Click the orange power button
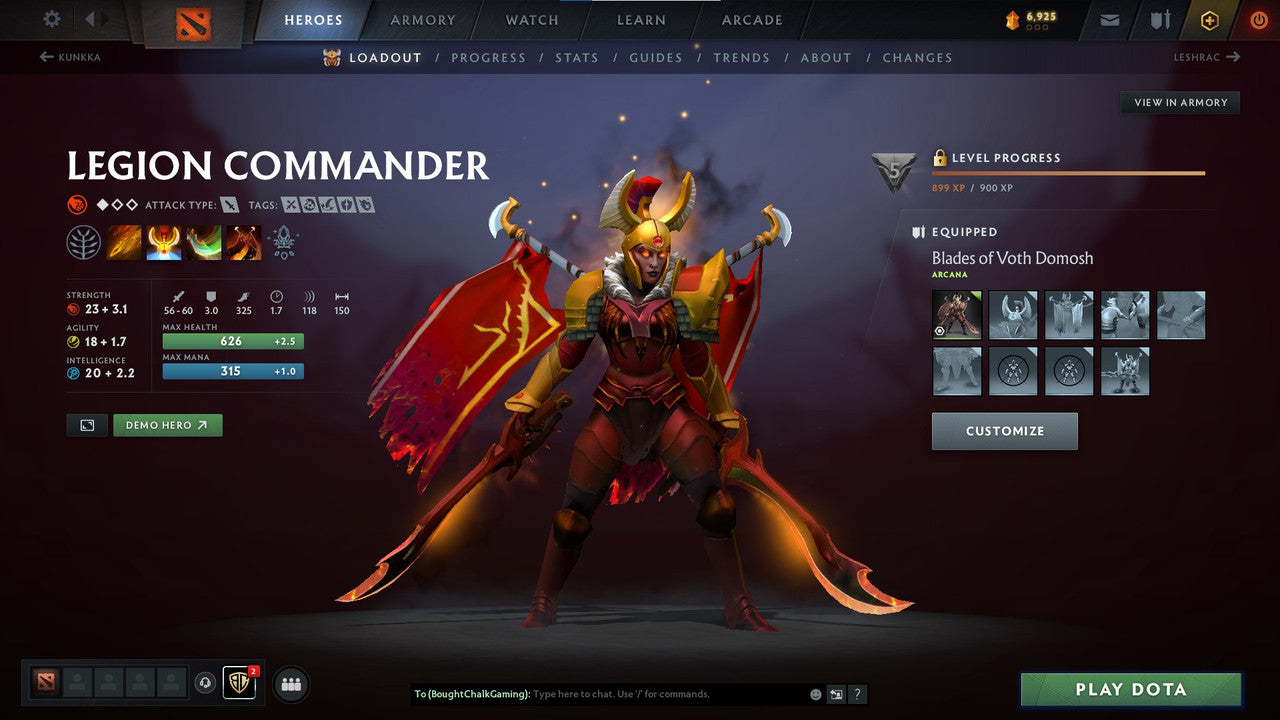 pyautogui.click(x=1258, y=19)
